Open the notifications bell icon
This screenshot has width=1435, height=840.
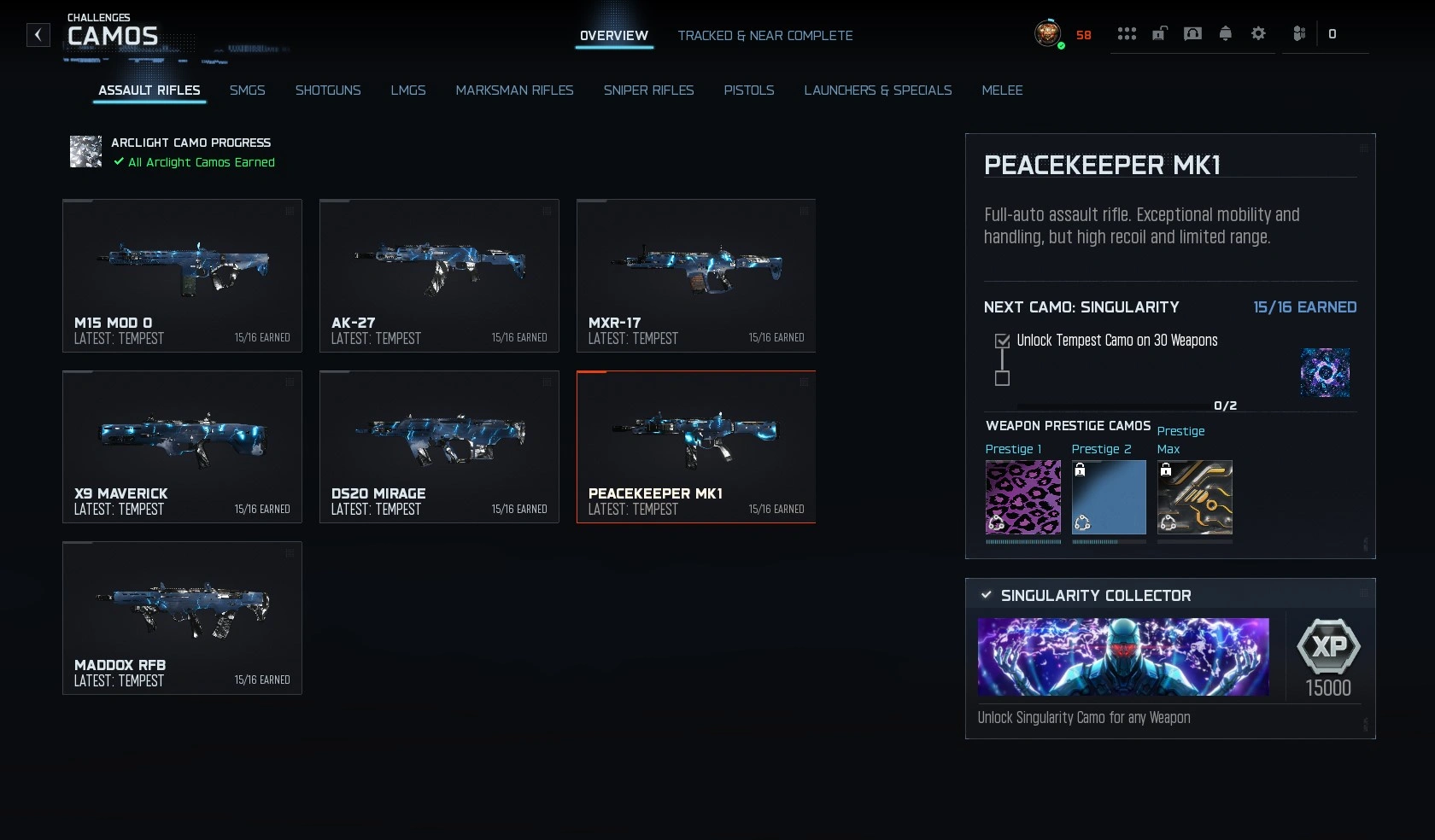tap(1225, 33)
